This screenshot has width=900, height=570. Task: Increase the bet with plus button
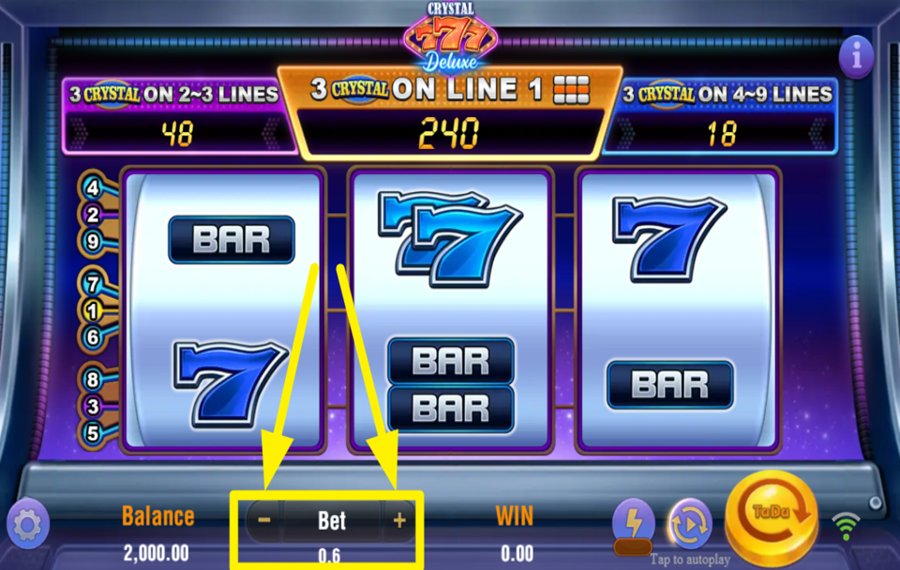click(399, 520)
